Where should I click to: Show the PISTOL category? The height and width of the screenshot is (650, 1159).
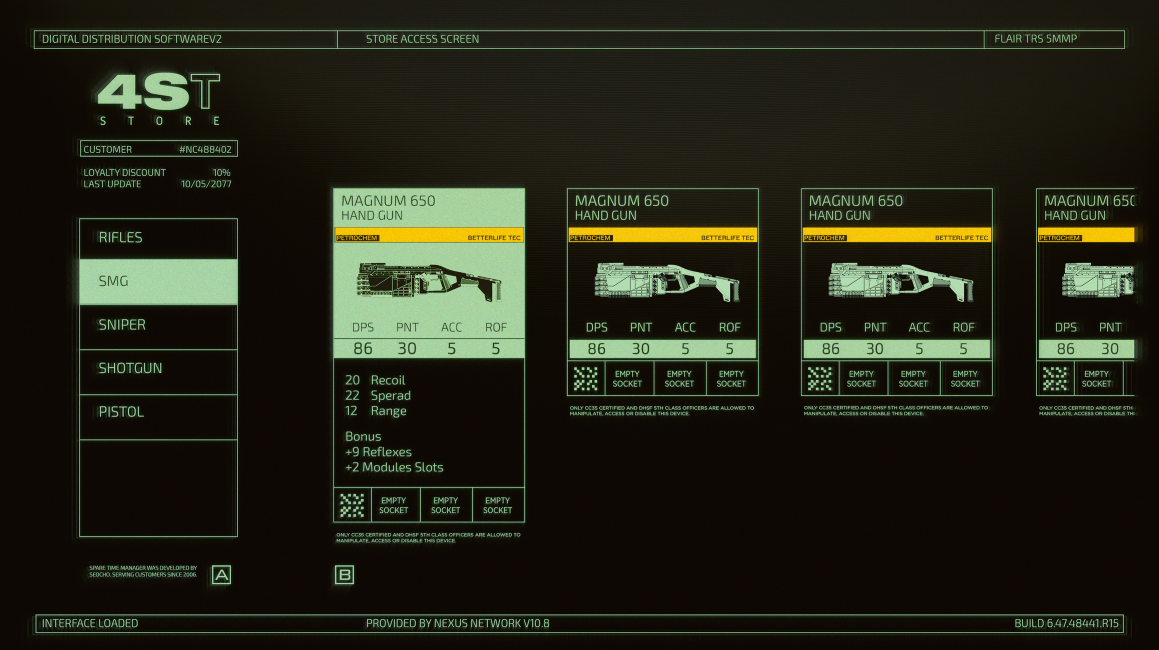point(158,412)
